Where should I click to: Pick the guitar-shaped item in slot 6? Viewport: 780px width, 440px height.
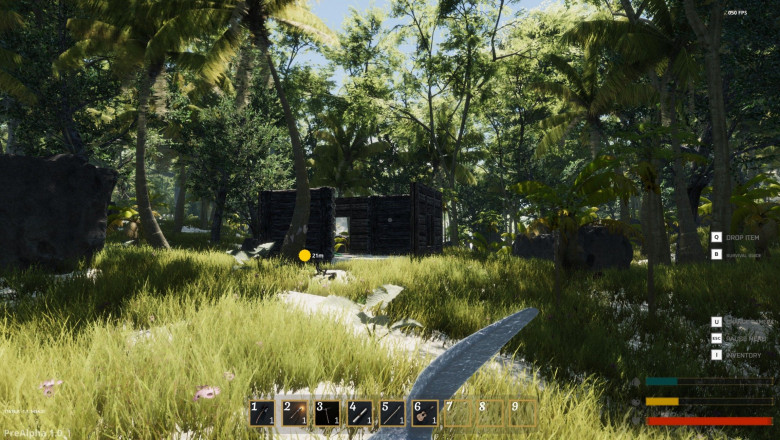[424, 413]
